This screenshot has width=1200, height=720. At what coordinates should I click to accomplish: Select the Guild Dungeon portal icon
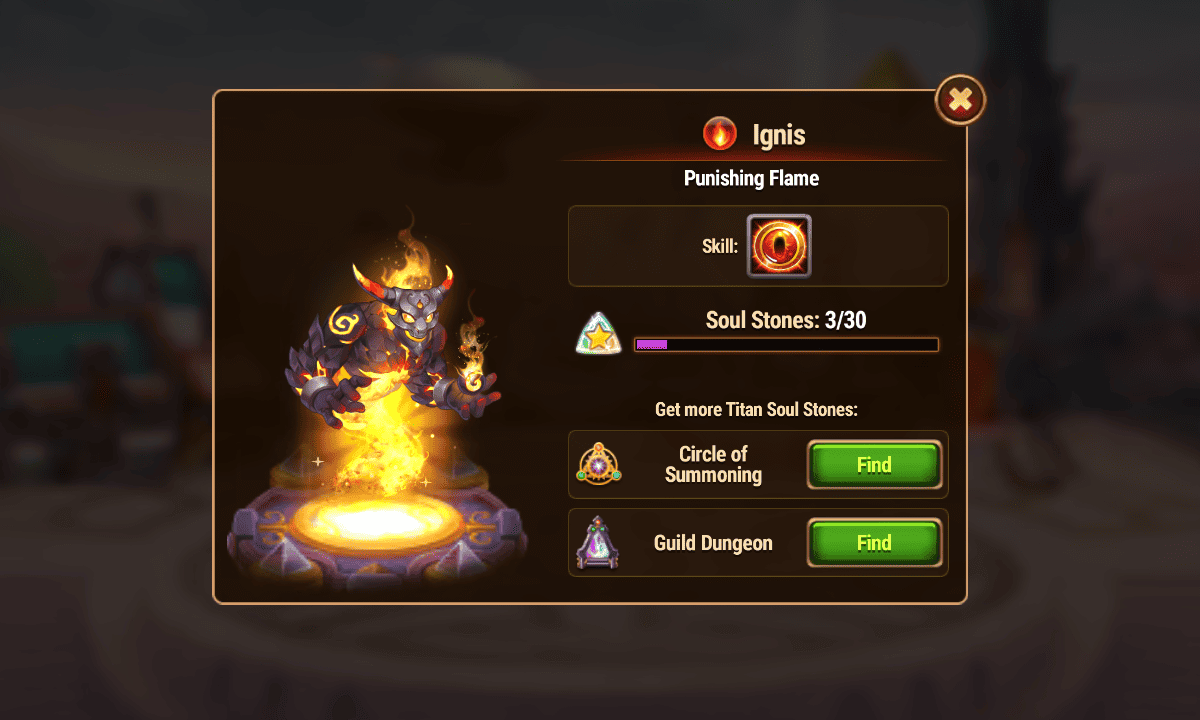[x=599, y=543]
